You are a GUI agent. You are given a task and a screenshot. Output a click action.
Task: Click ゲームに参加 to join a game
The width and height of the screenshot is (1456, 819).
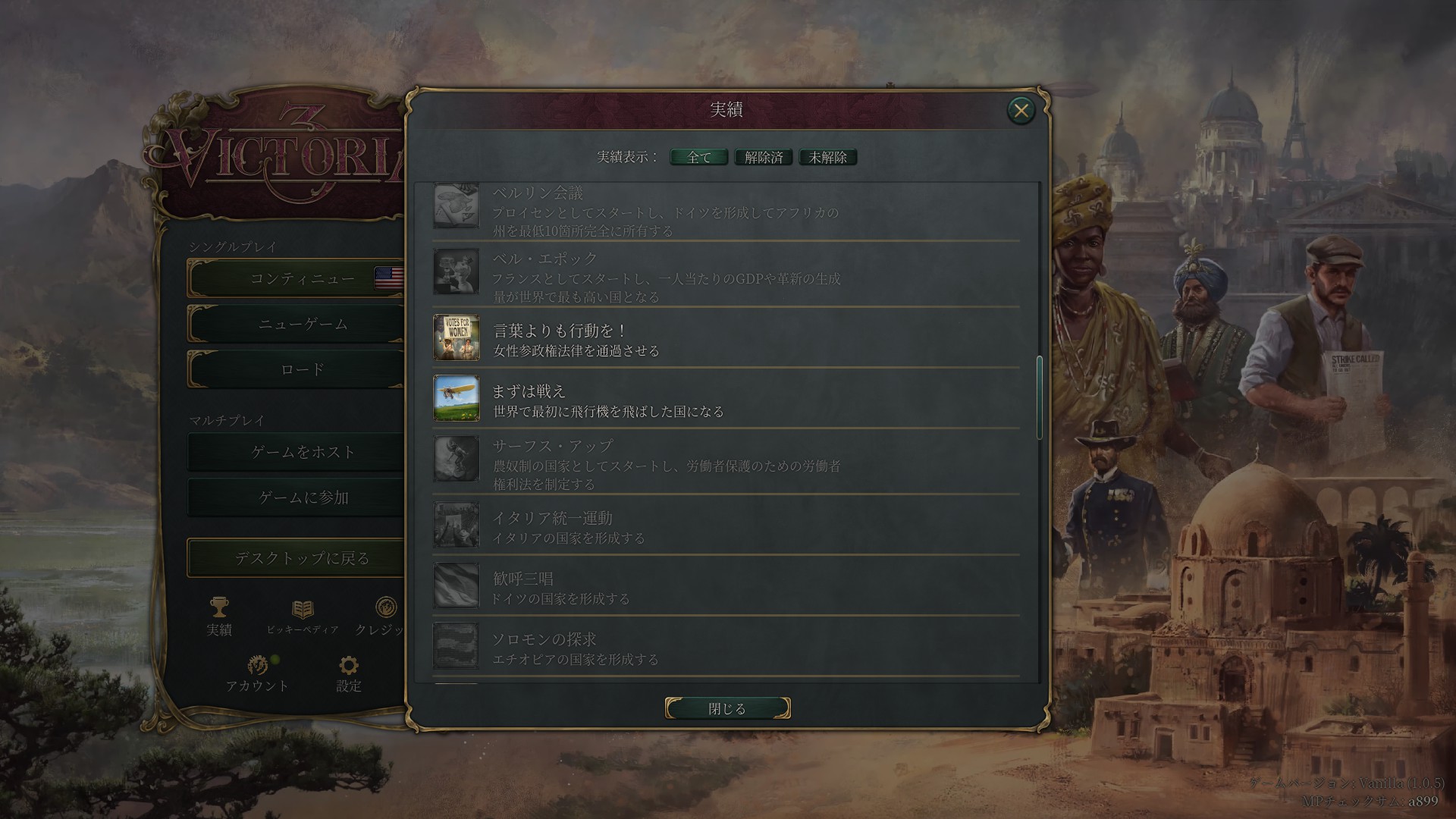[303, 497]
